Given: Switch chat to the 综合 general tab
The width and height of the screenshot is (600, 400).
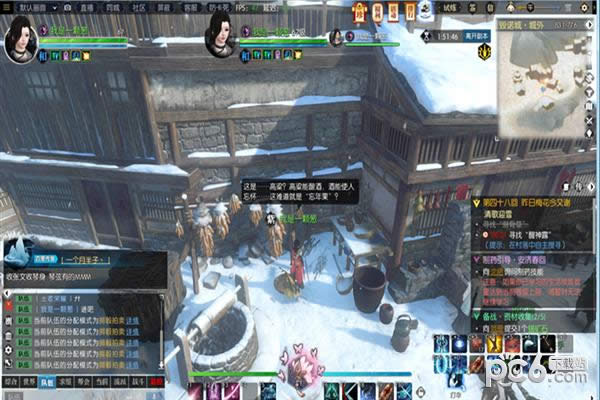Looking at the screenshot, I should (10, 382).
